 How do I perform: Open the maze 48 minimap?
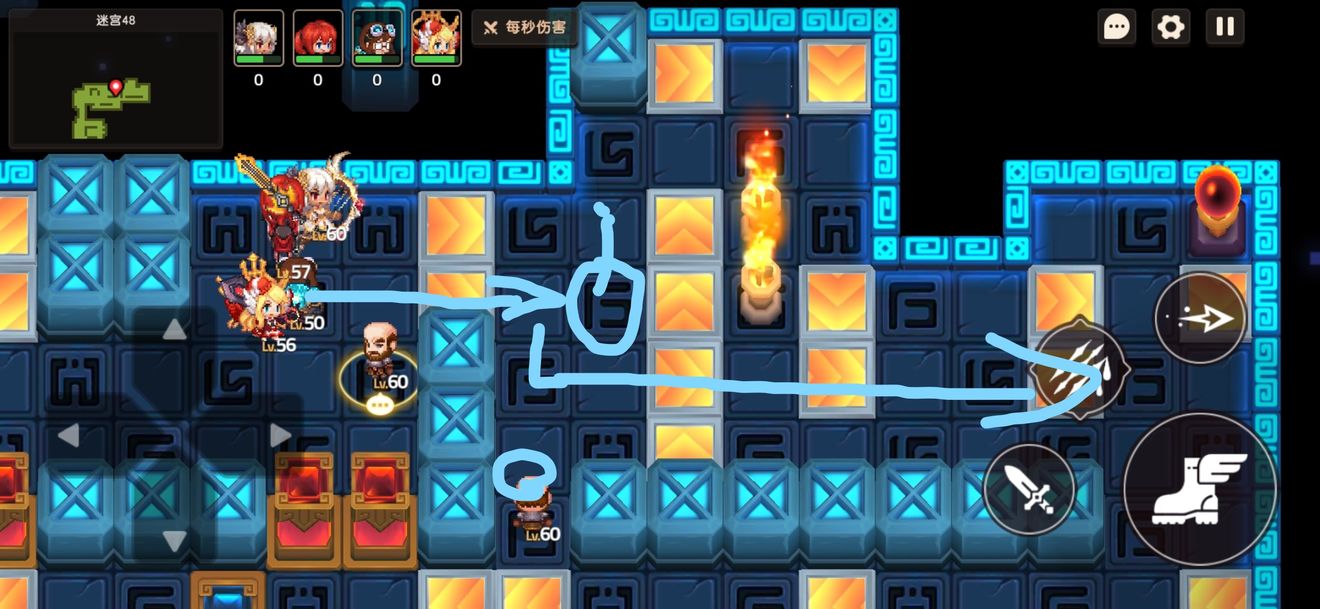point(115,79)
